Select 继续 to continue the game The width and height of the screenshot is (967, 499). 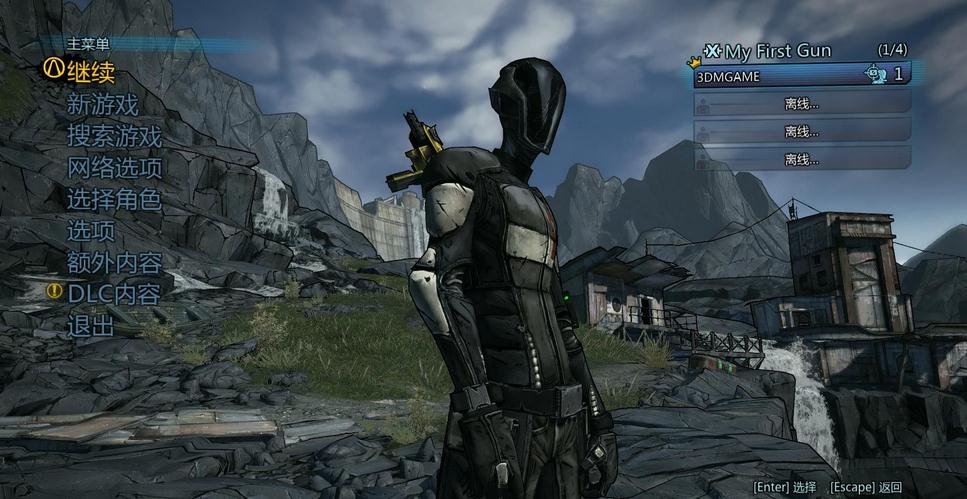click(x=91, y=72)
